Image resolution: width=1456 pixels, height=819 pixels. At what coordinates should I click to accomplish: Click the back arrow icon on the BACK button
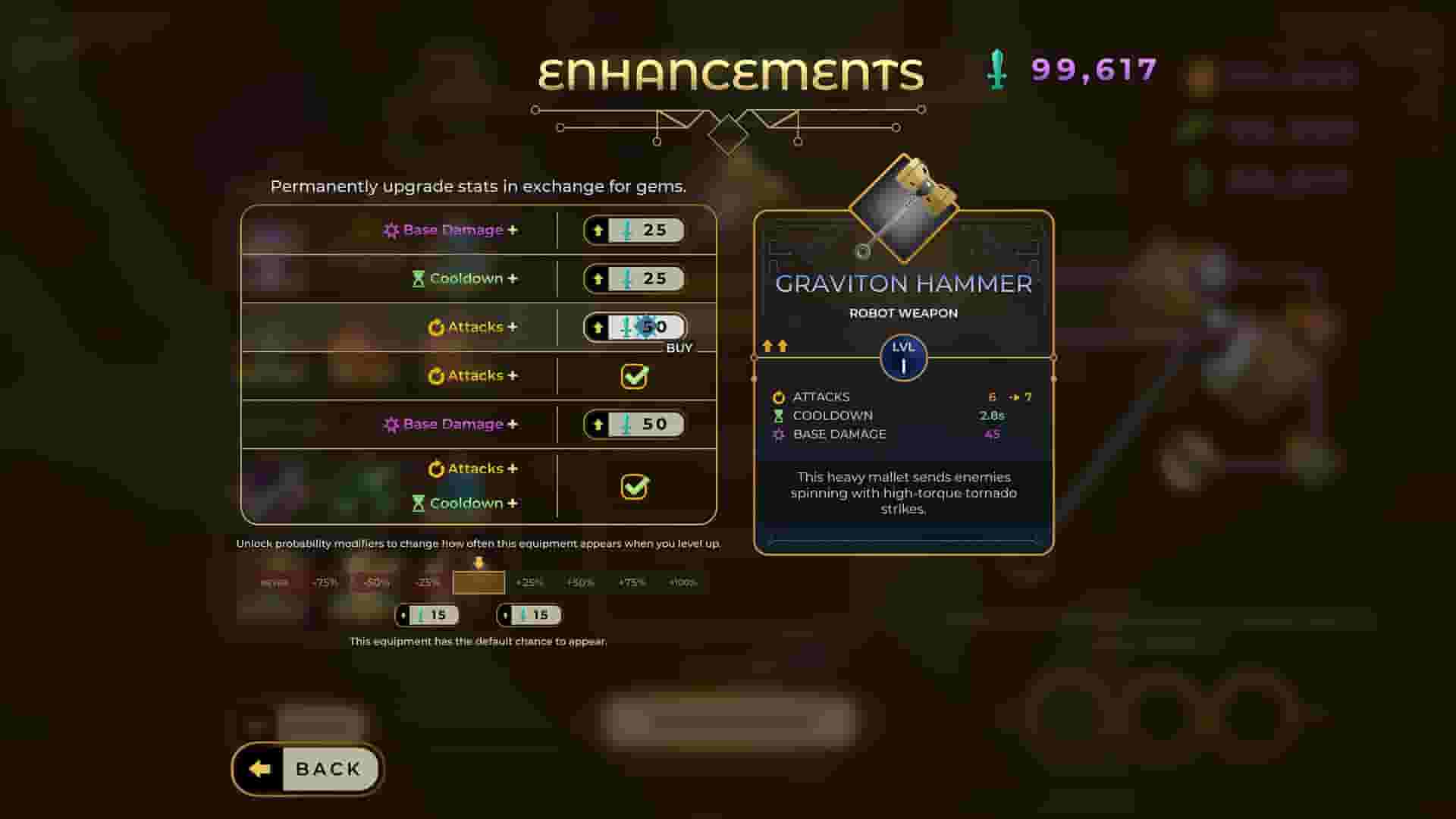258,768
